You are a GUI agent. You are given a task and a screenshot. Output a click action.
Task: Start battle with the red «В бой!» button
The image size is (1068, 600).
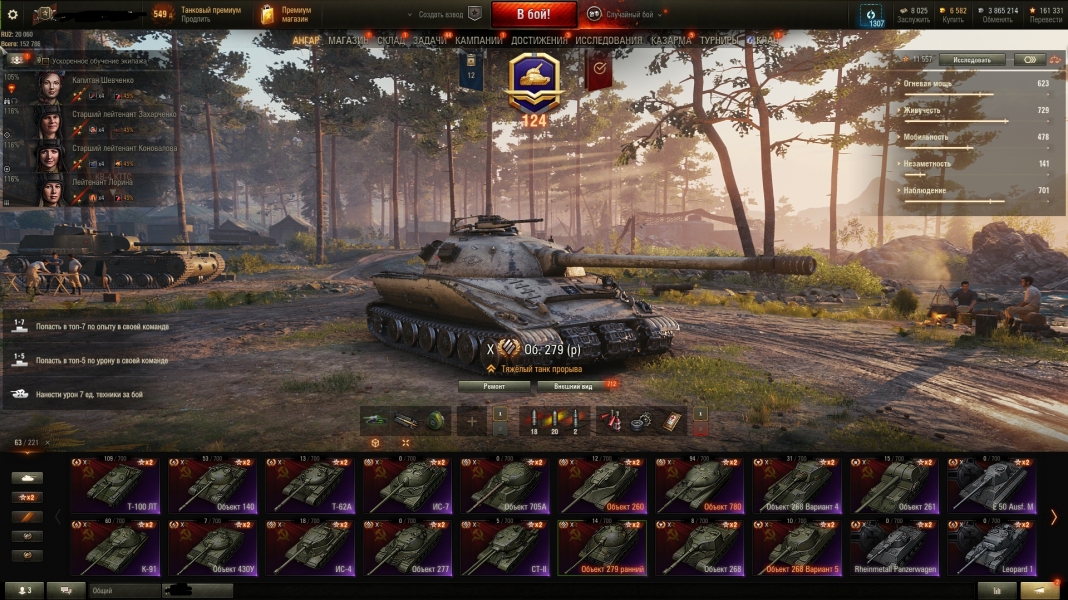point(533,14)
